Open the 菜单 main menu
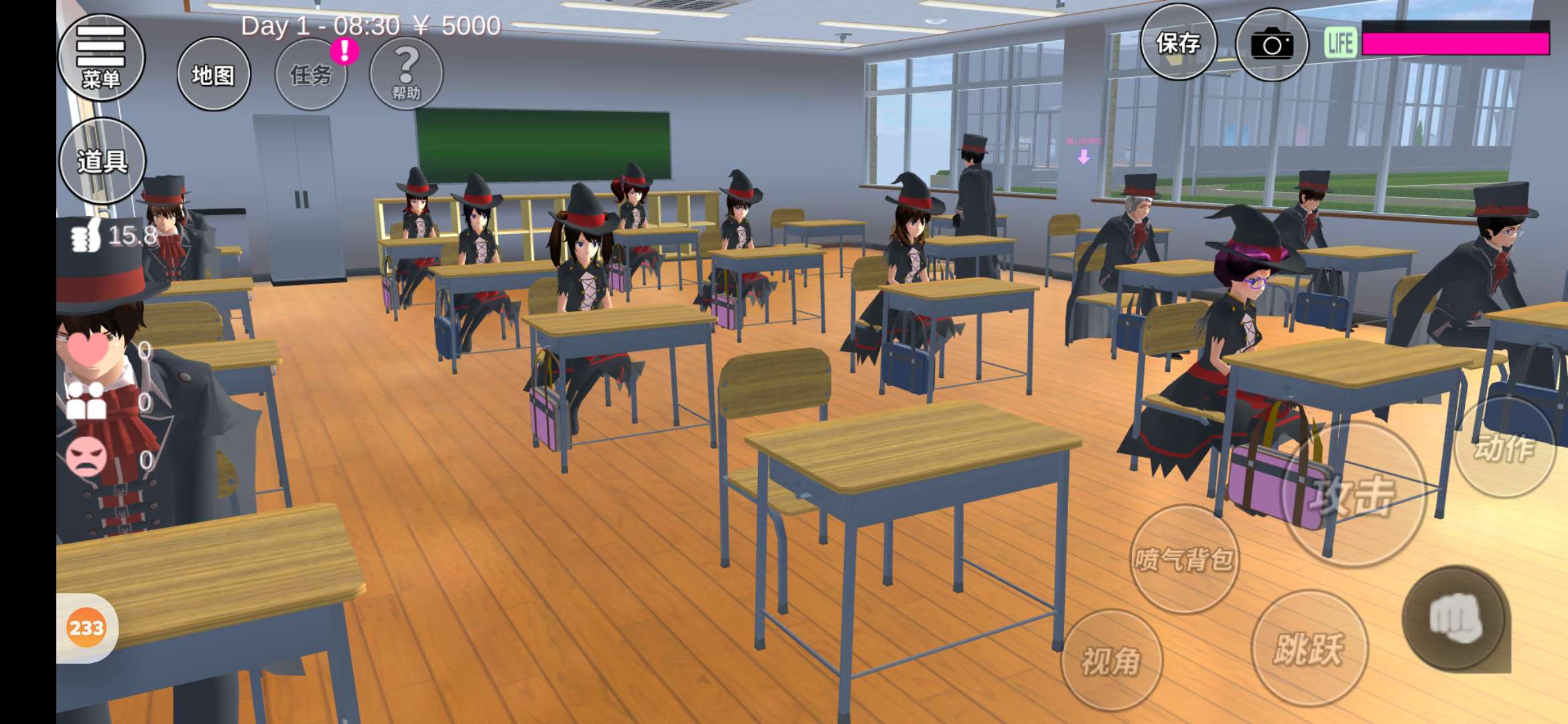 [x=101, y=58]
